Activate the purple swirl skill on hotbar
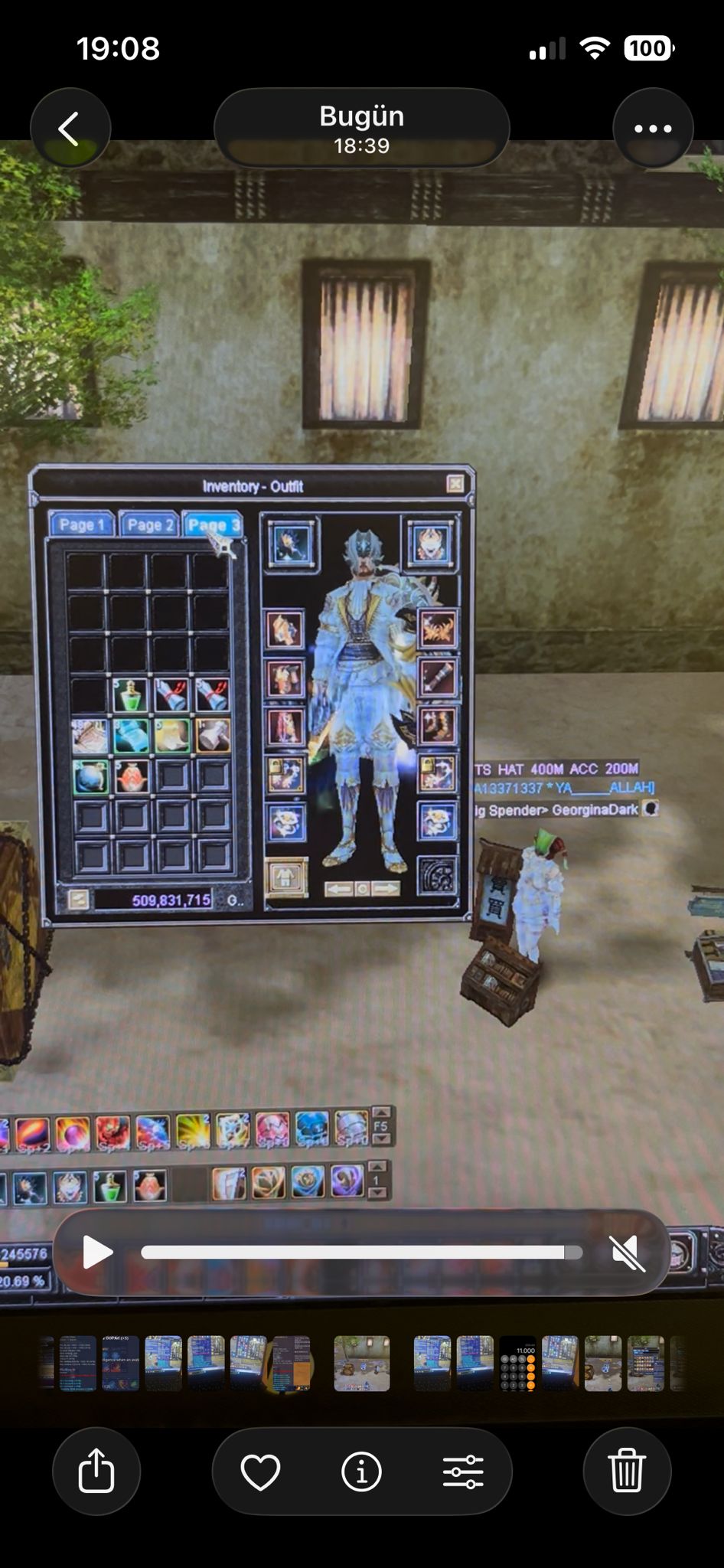 click(347, 1181)
